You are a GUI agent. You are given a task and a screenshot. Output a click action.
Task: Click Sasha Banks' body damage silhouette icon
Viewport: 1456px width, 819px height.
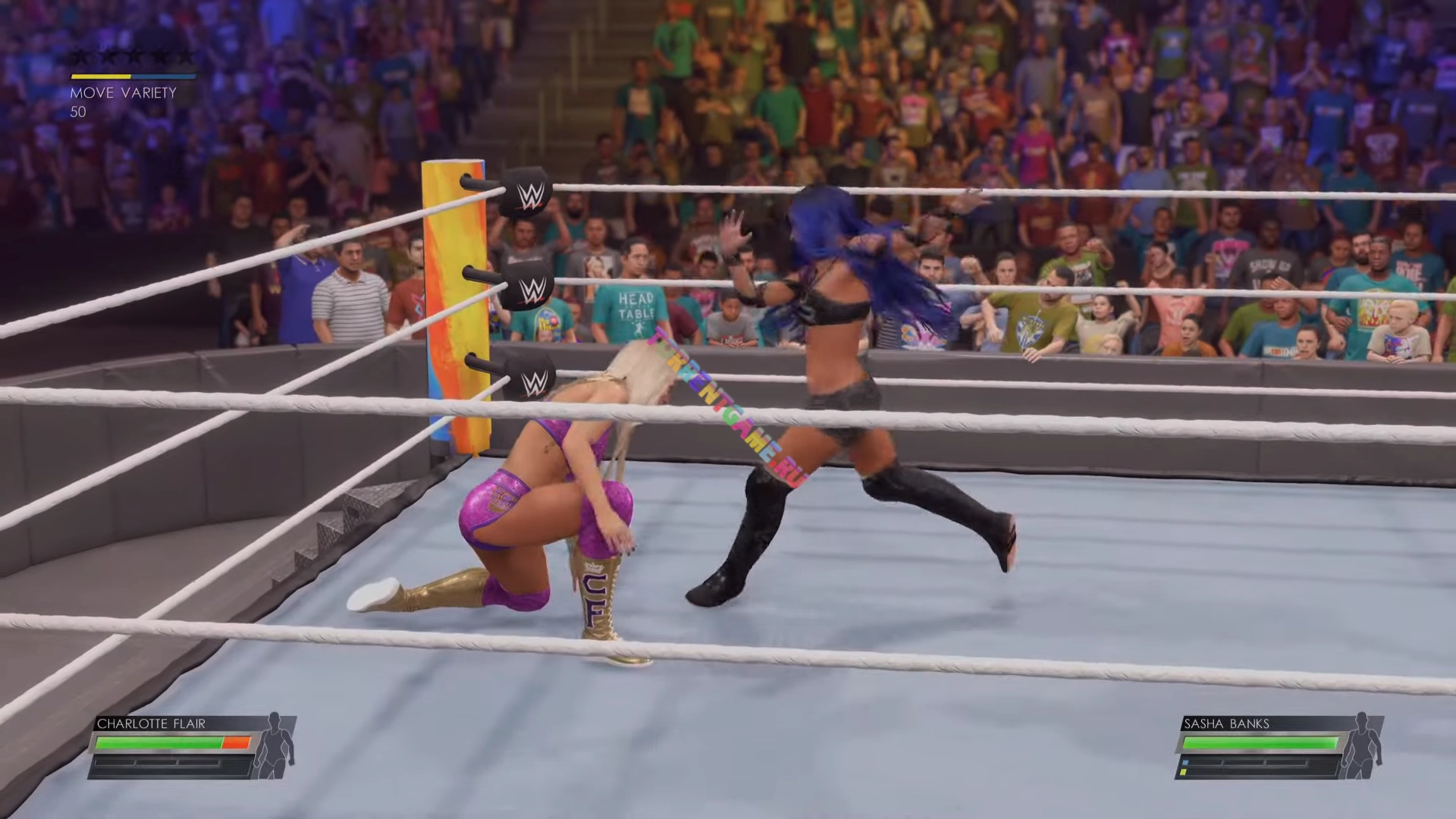(x=1363, y=746)
